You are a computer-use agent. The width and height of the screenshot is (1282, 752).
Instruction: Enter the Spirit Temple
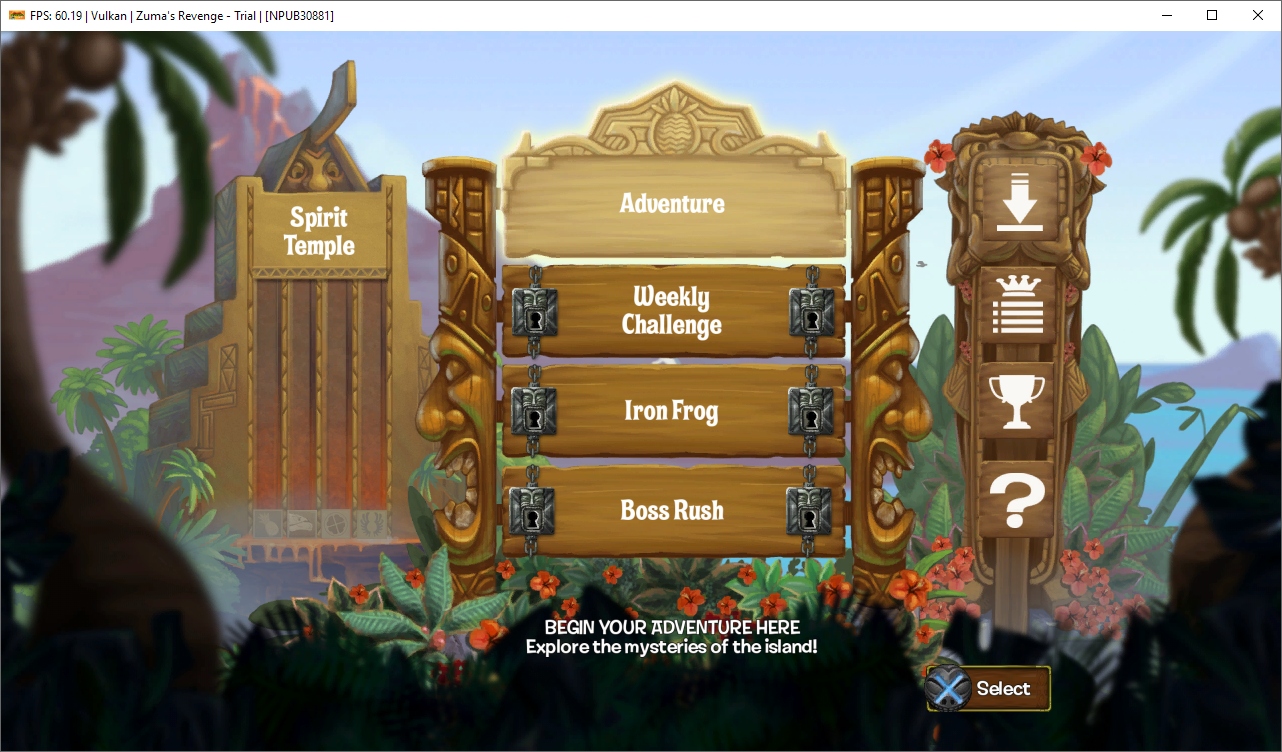pos(319,232)
